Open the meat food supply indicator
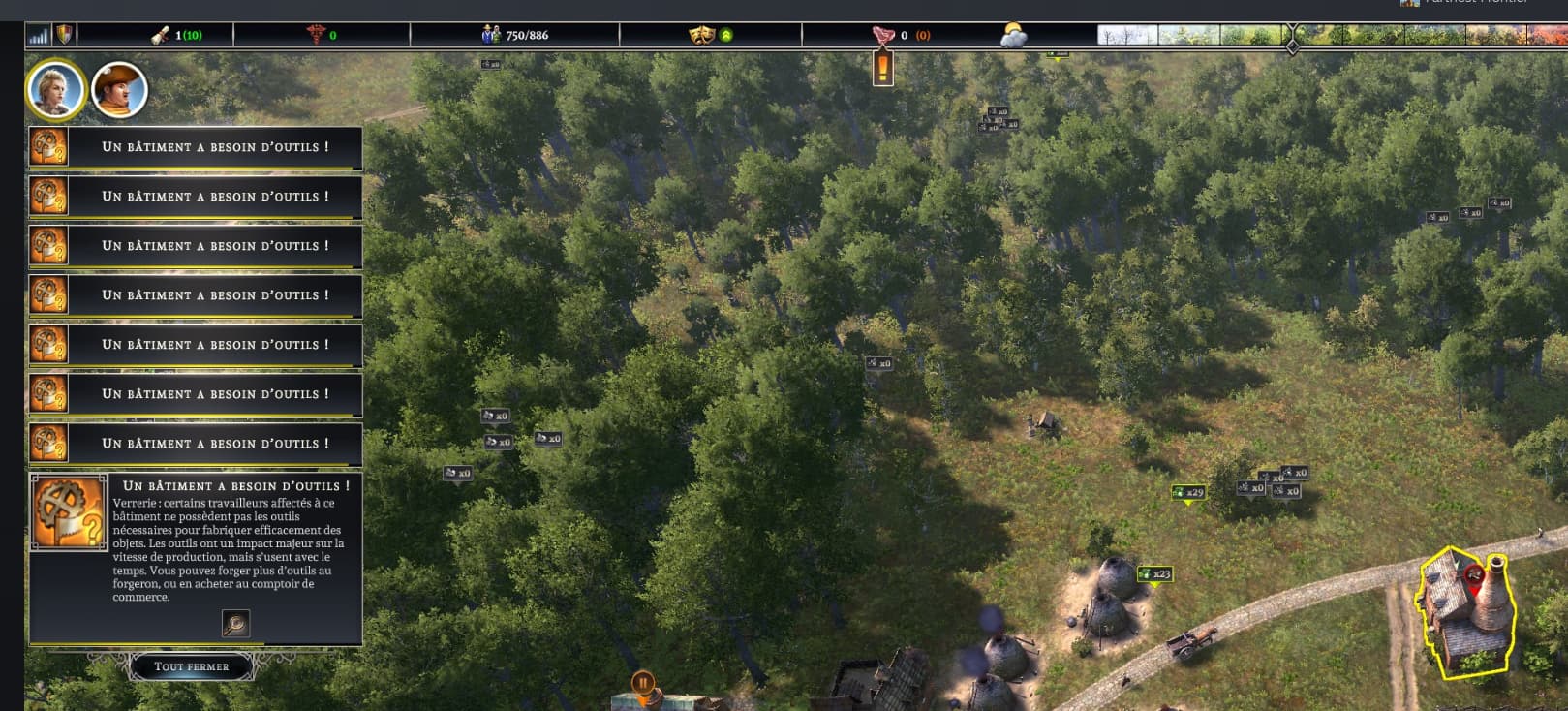 [883, 35]
